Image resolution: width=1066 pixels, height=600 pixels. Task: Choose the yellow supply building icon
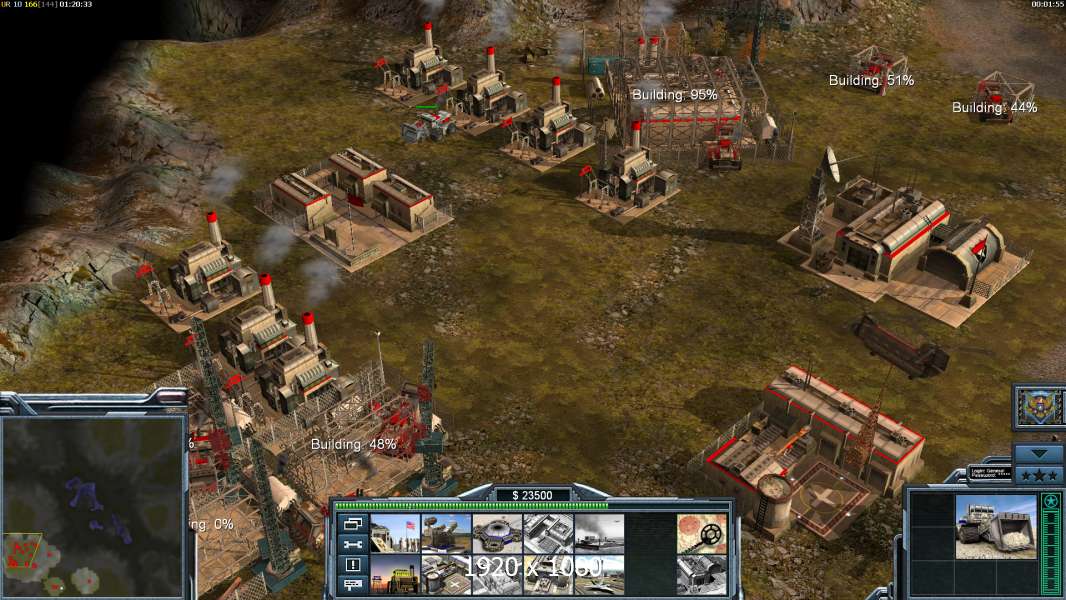395,575
